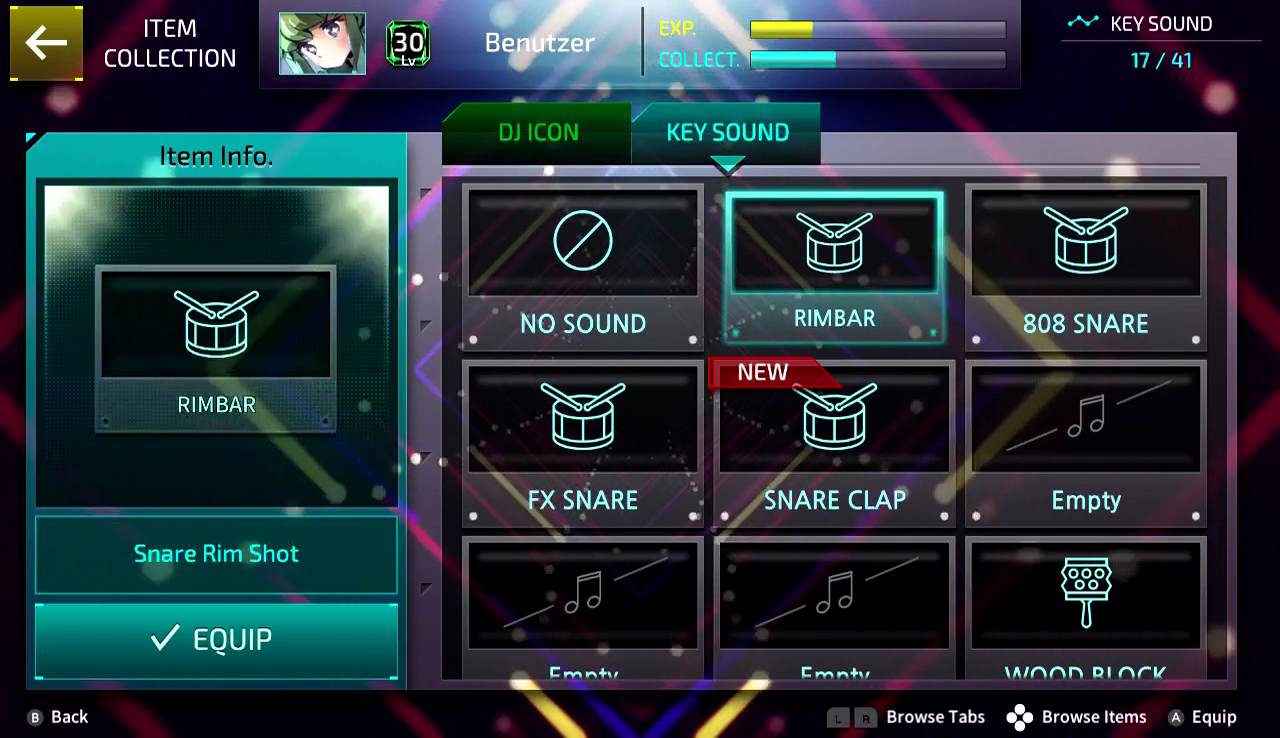Open the KEY SOUND tab
This screenshot has width=1280, height=738.
[726, 131]
